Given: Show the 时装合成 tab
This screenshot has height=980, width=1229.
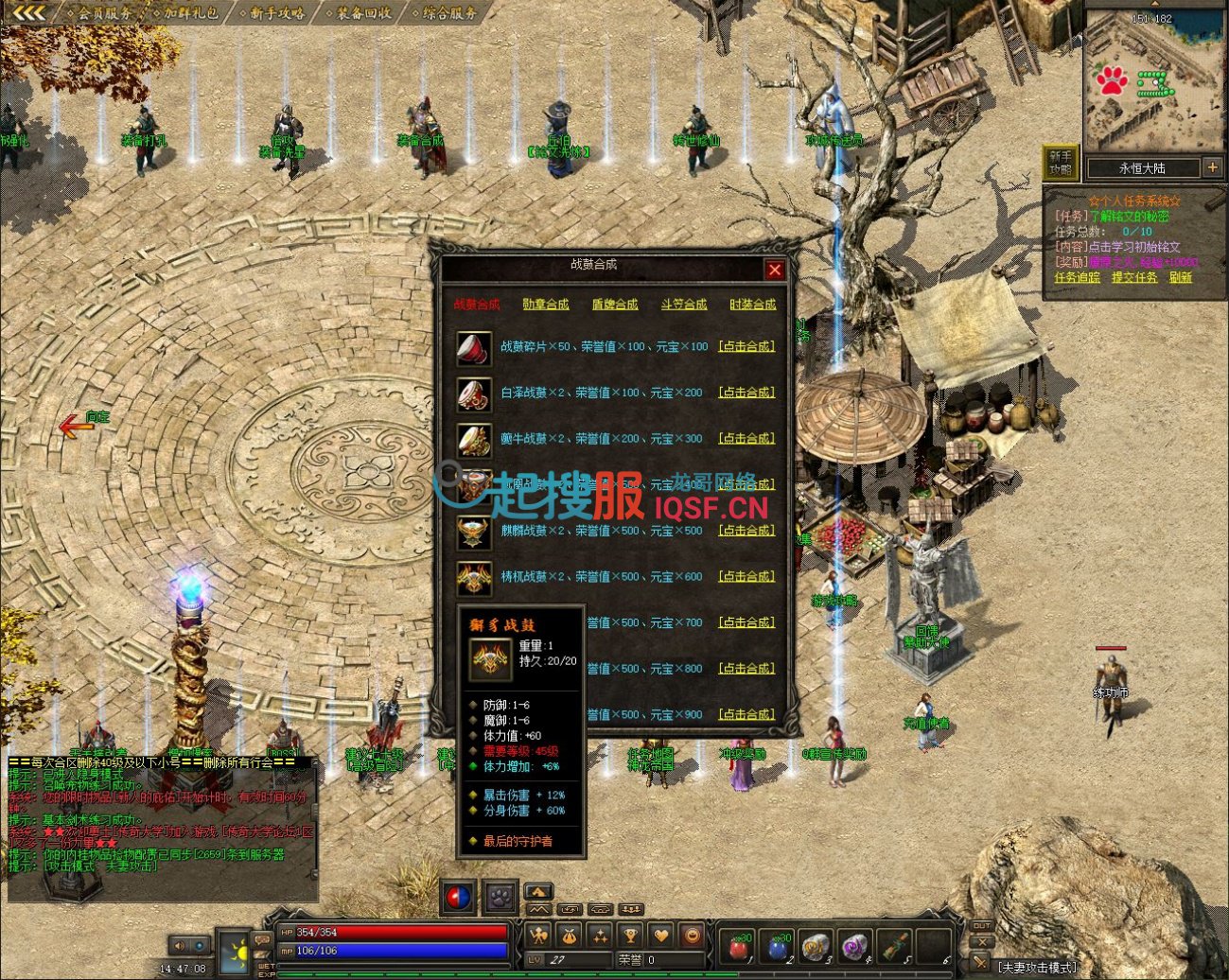Looking at the screenshot, I should [752, 305].
